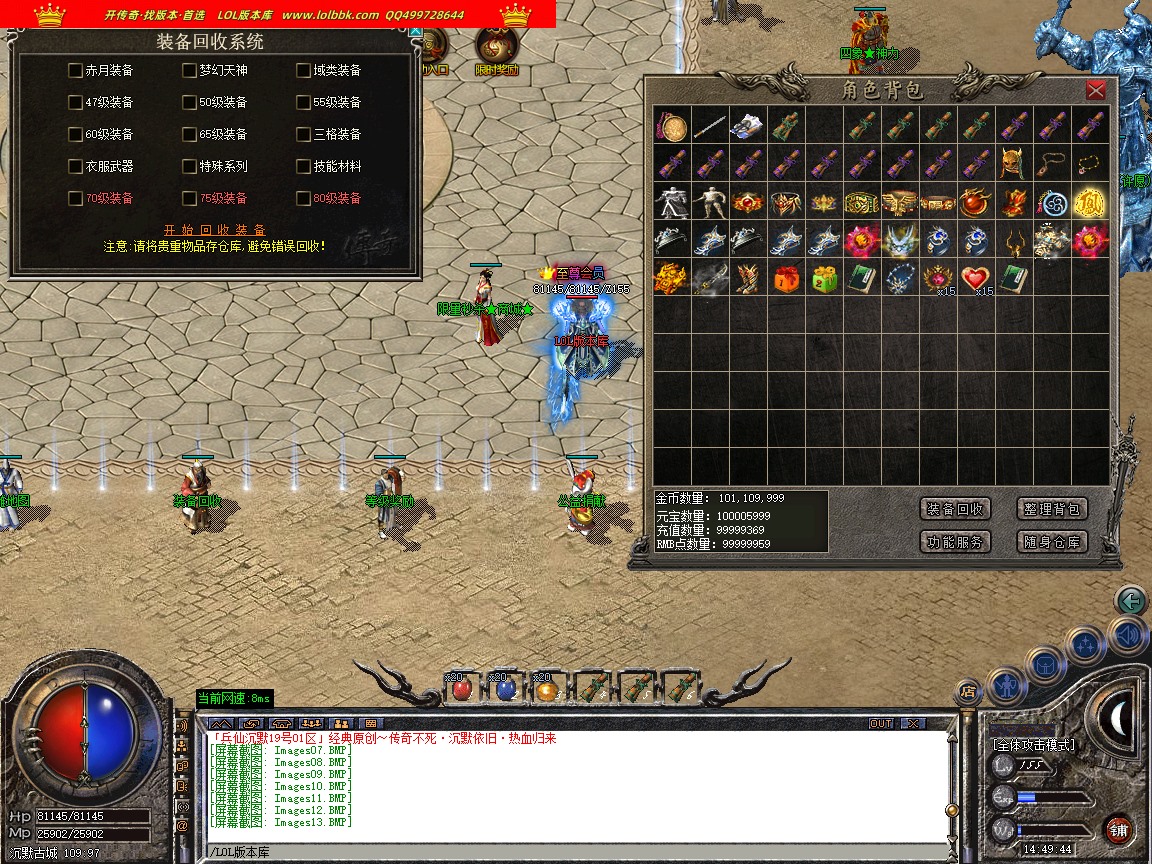The height and width of the screenshot is (864, 1152).
Task: Select the red heart item in the bag
Action: click(x=976, y=278)
